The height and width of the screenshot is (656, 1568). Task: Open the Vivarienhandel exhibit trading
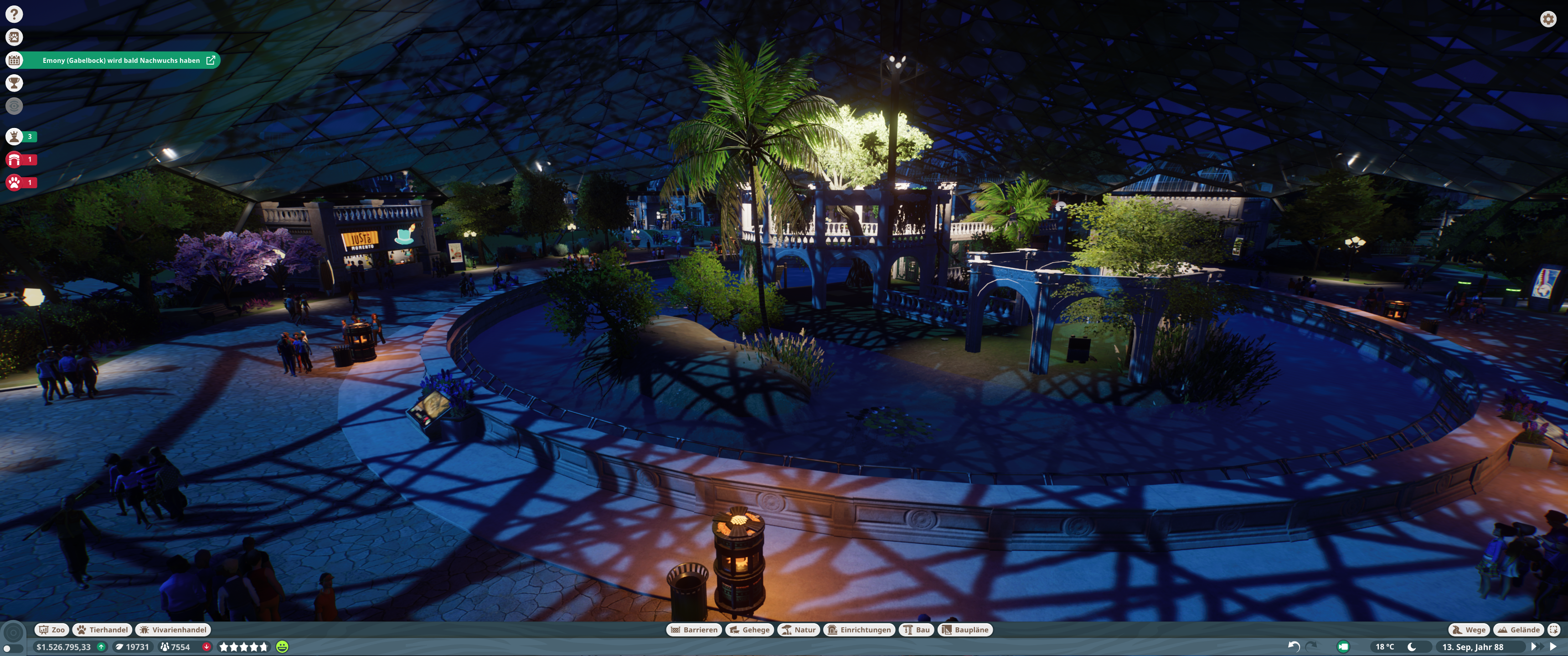click(173, 630)
